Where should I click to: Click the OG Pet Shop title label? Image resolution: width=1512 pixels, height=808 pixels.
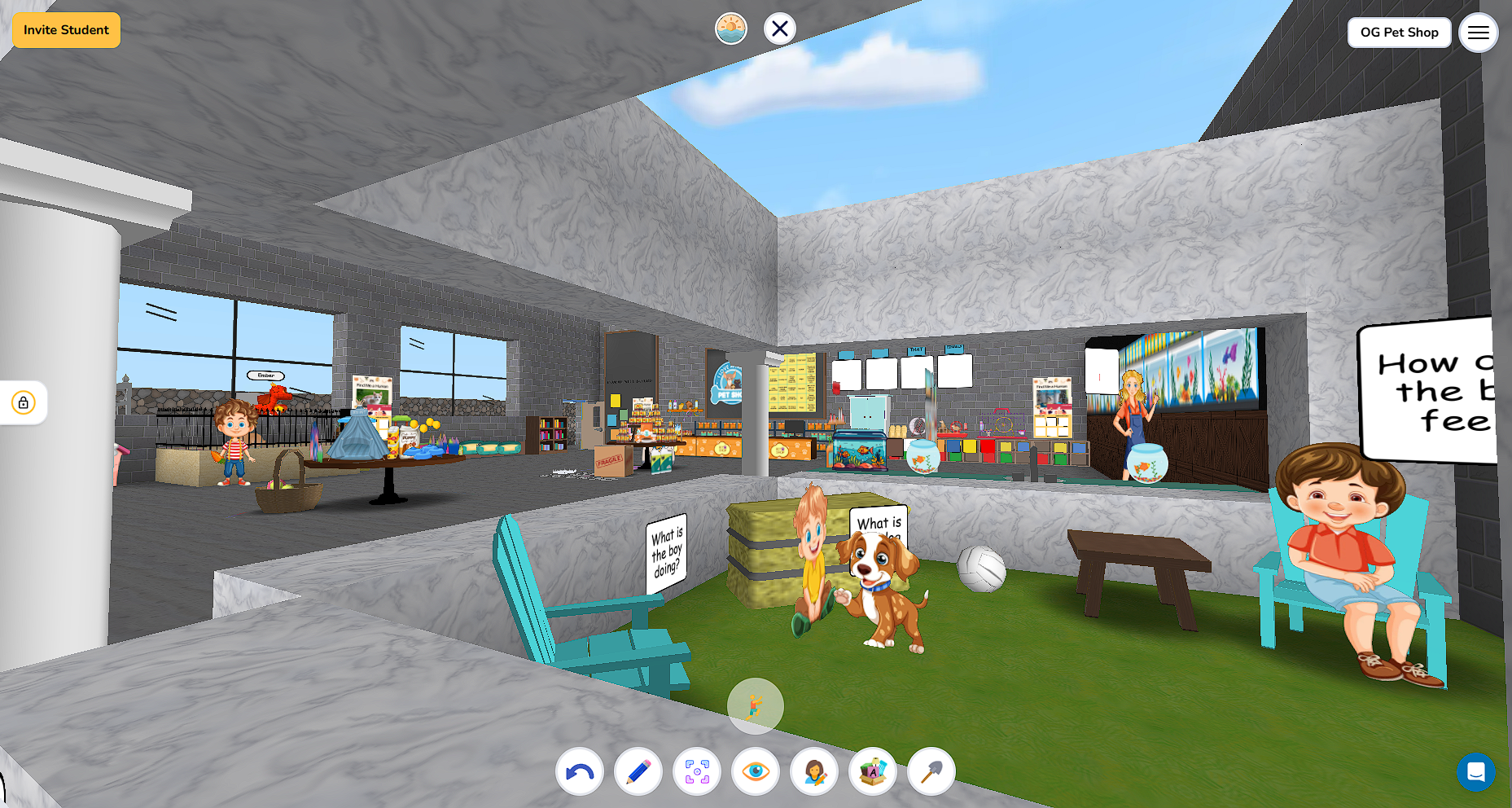(x=1399, y=33)
